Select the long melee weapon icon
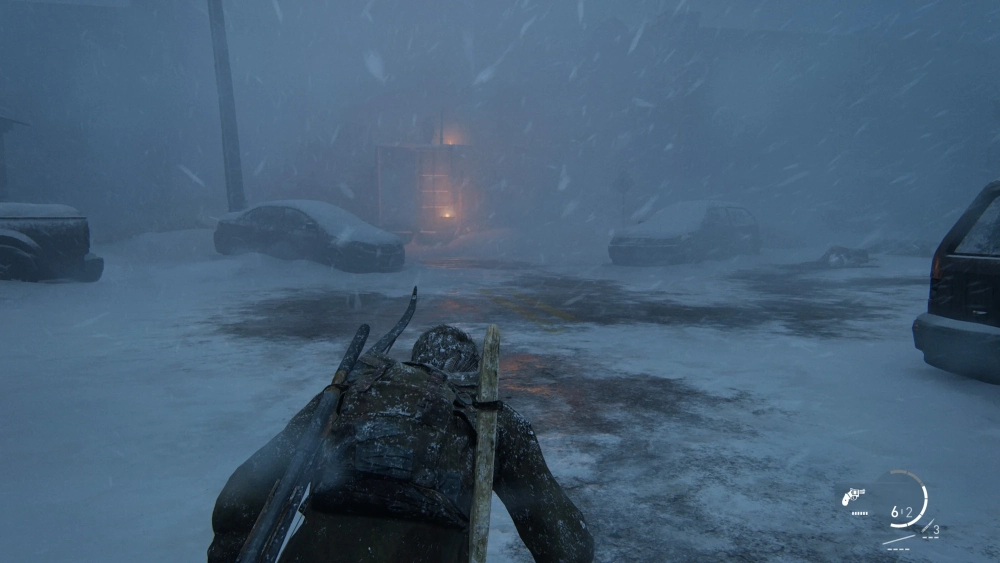Viewport: 1000px width, 563px height. (899, 541)
